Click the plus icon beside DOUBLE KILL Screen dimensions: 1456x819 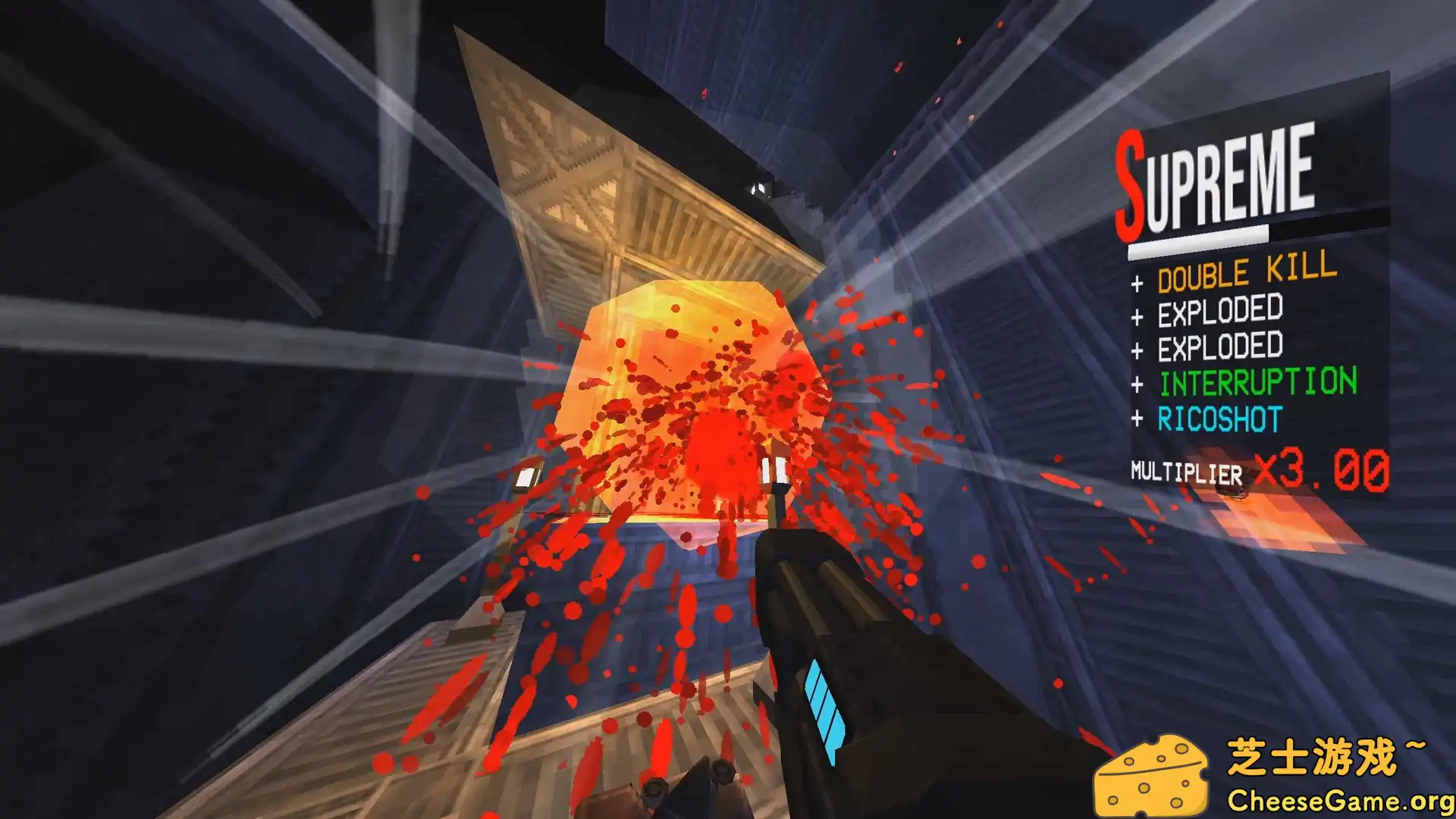click(x=1137, y=281)
